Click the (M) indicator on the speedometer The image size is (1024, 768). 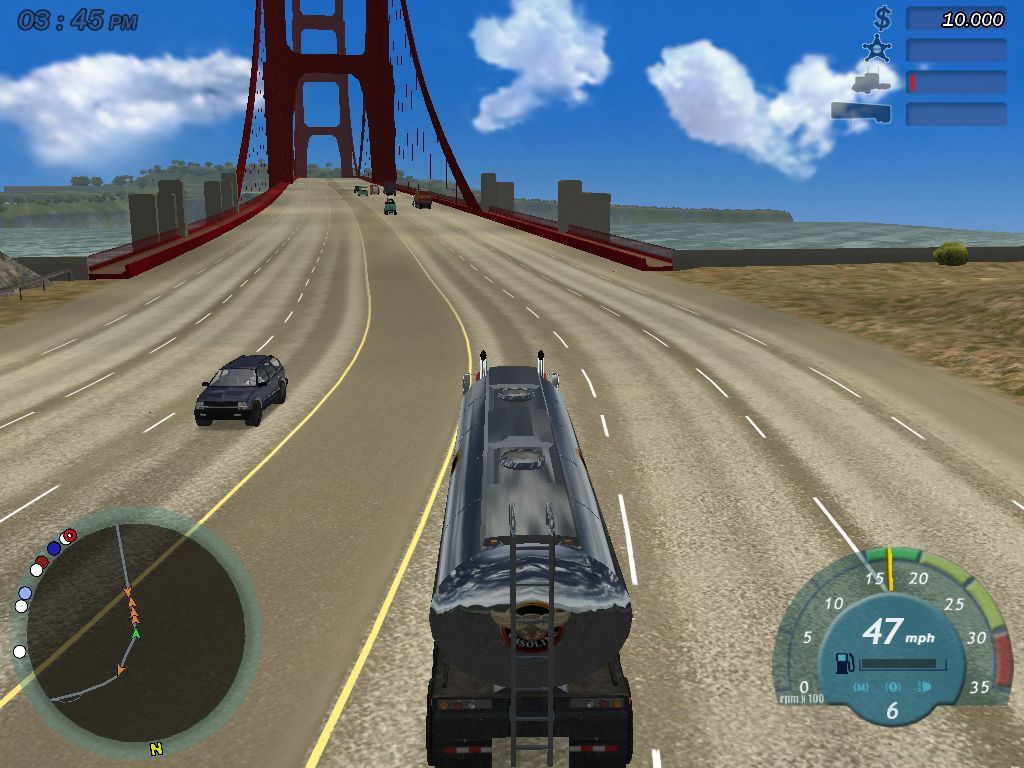pyautogui.click(x=861, y=687)
